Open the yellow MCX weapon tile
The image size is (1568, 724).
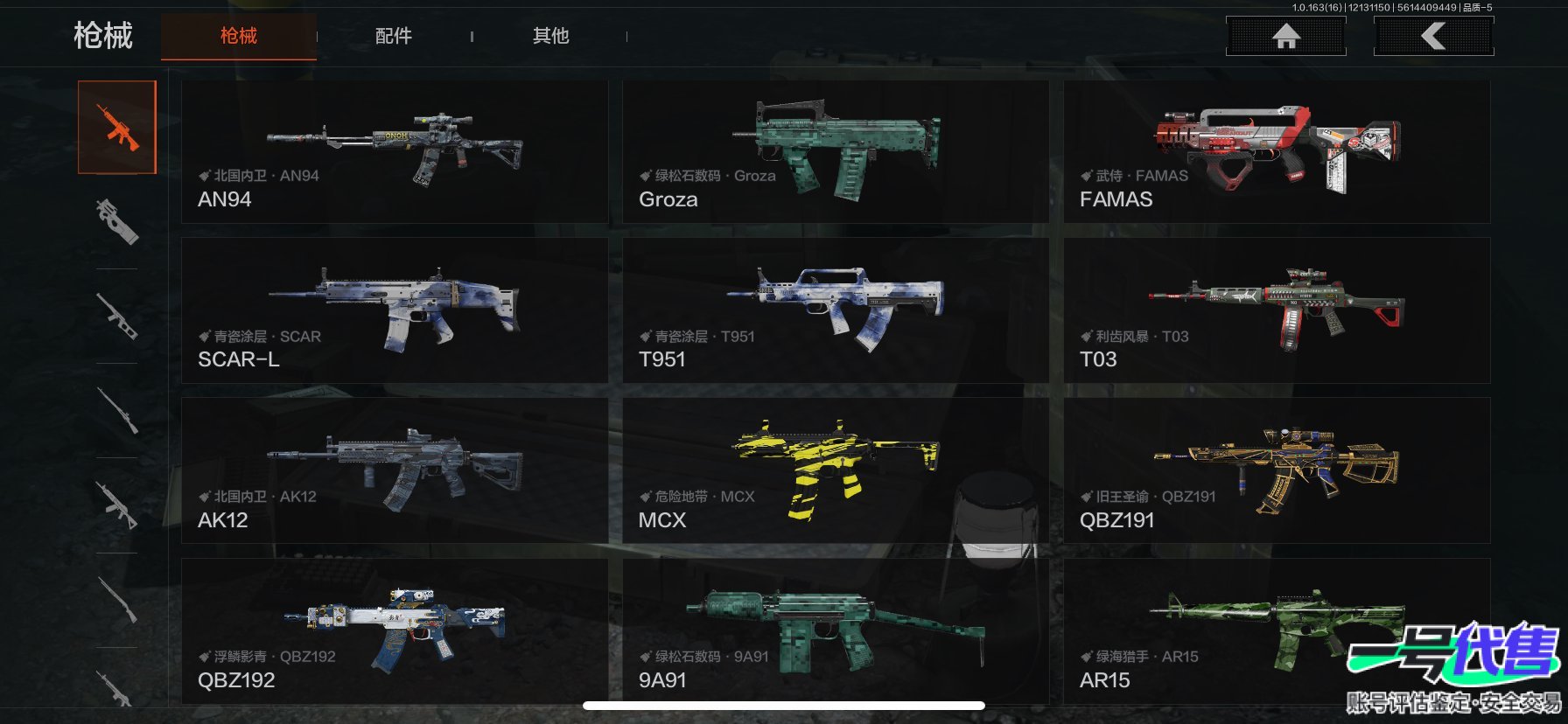(x=836, y=470)
